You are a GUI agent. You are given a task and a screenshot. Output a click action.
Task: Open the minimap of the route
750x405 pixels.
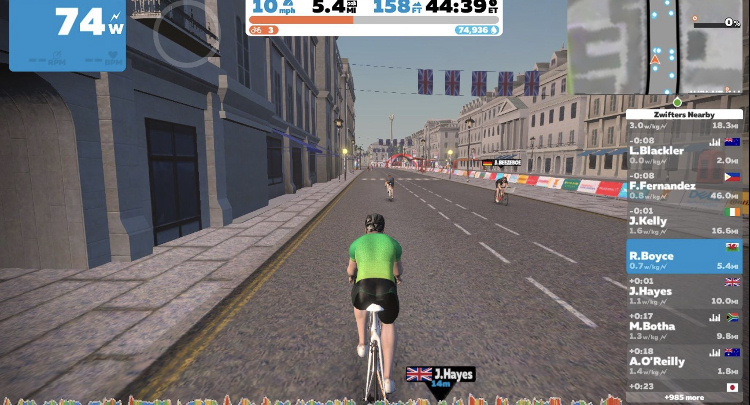coord(655,47)
